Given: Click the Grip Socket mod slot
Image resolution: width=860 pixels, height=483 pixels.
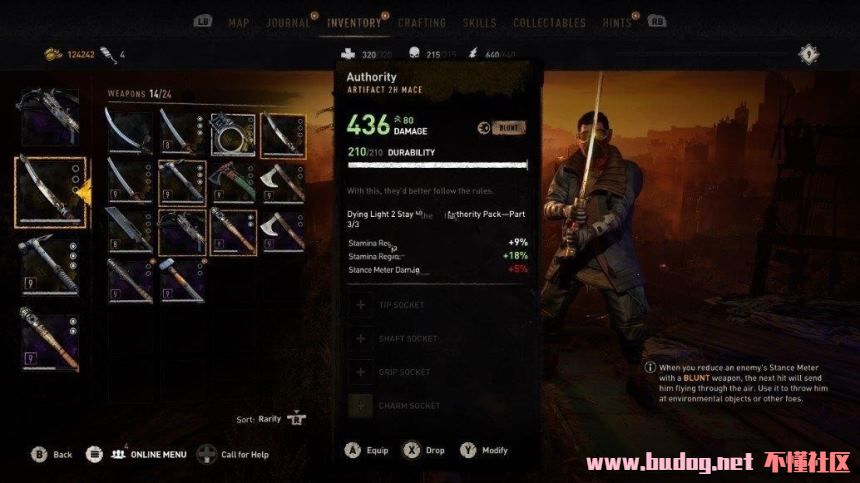Looking at the screenshot, I should (404, 372).
